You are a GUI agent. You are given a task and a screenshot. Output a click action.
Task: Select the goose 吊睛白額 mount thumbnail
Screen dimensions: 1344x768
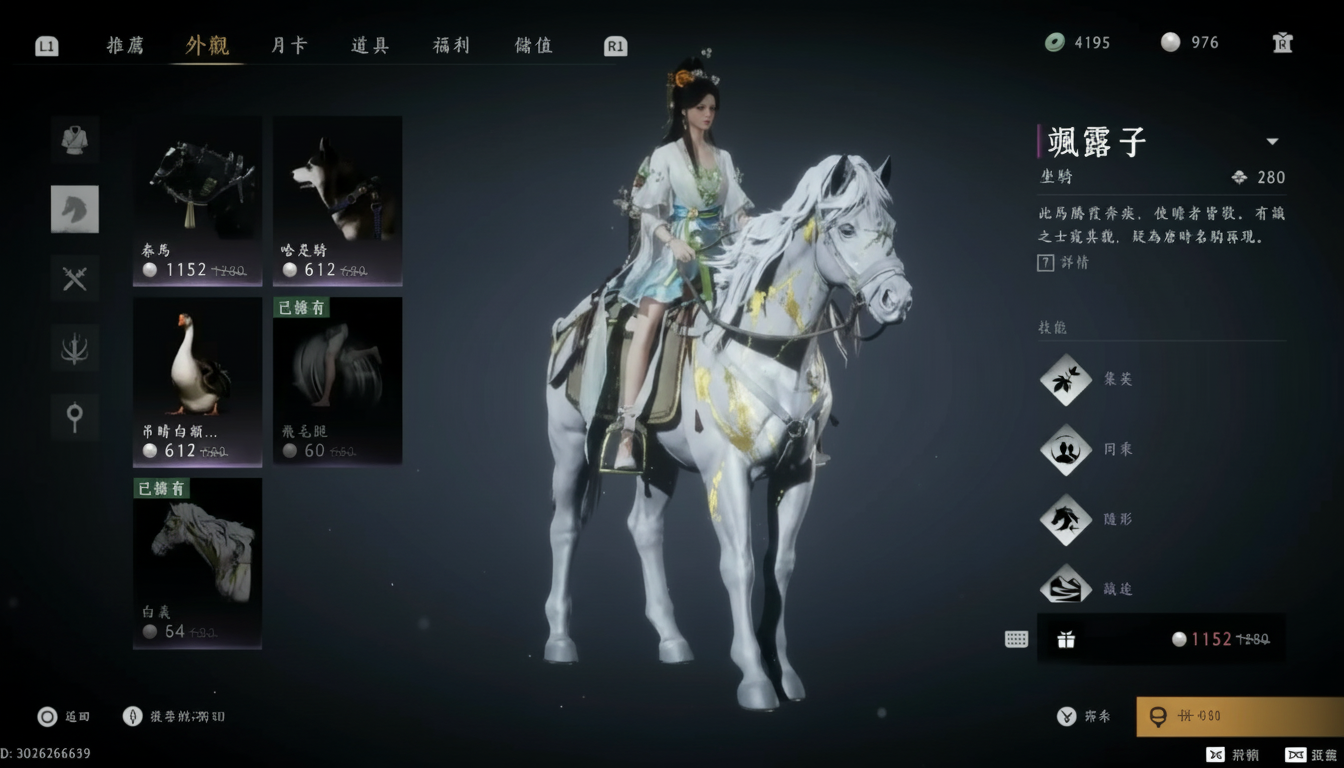[197, 381]
